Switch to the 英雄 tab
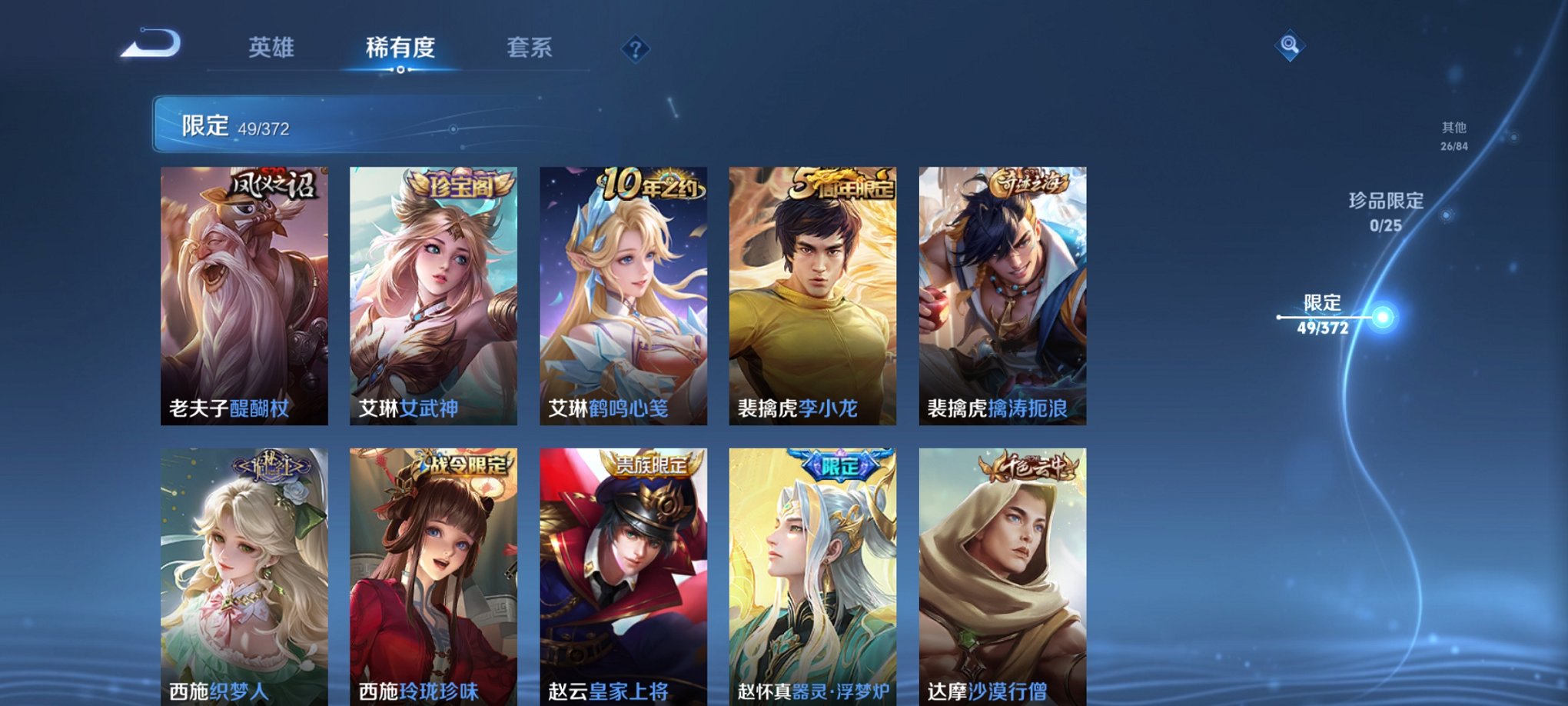Viewport: 1568px width, 706px height. [x=272, y=46]
